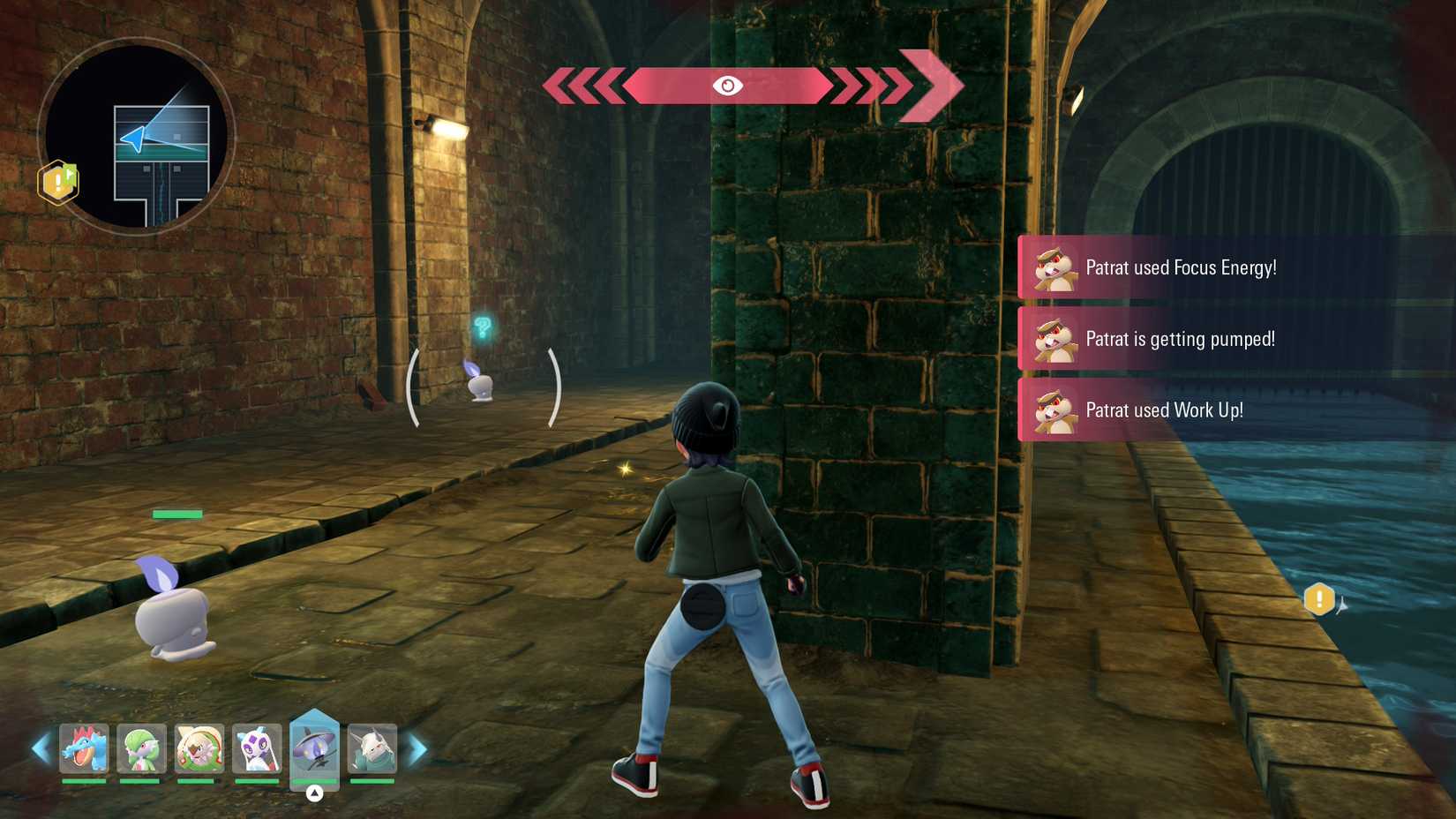Screen dimensions: 1456x819
Task: Click the "Patrat used Work Up!" notification
Action: click(1165, 410)
